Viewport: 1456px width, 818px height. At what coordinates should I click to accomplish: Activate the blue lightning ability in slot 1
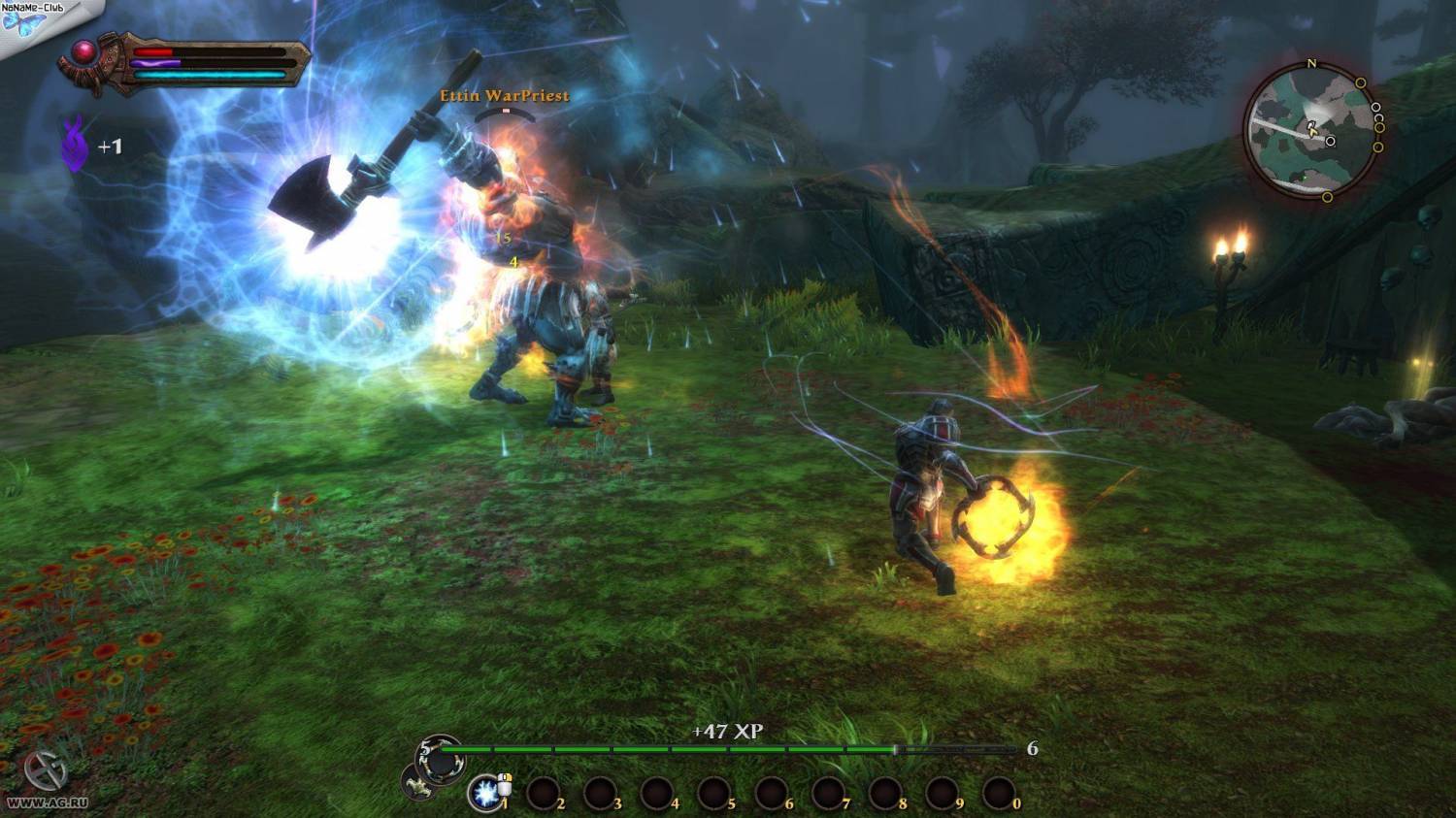(x=485, y=793)
